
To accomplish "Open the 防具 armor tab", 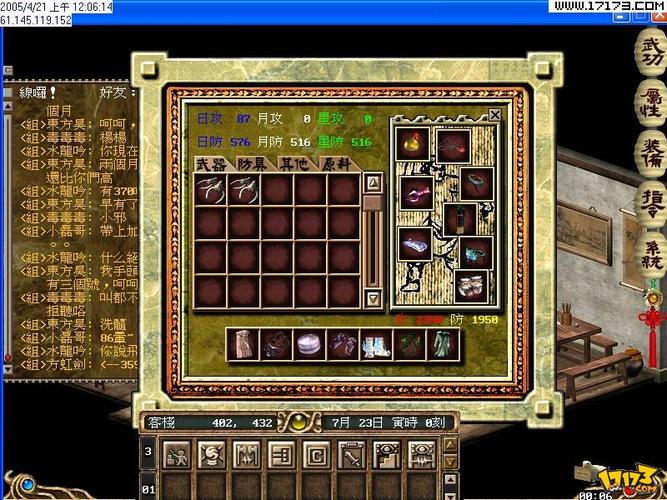I will [253, 164].
